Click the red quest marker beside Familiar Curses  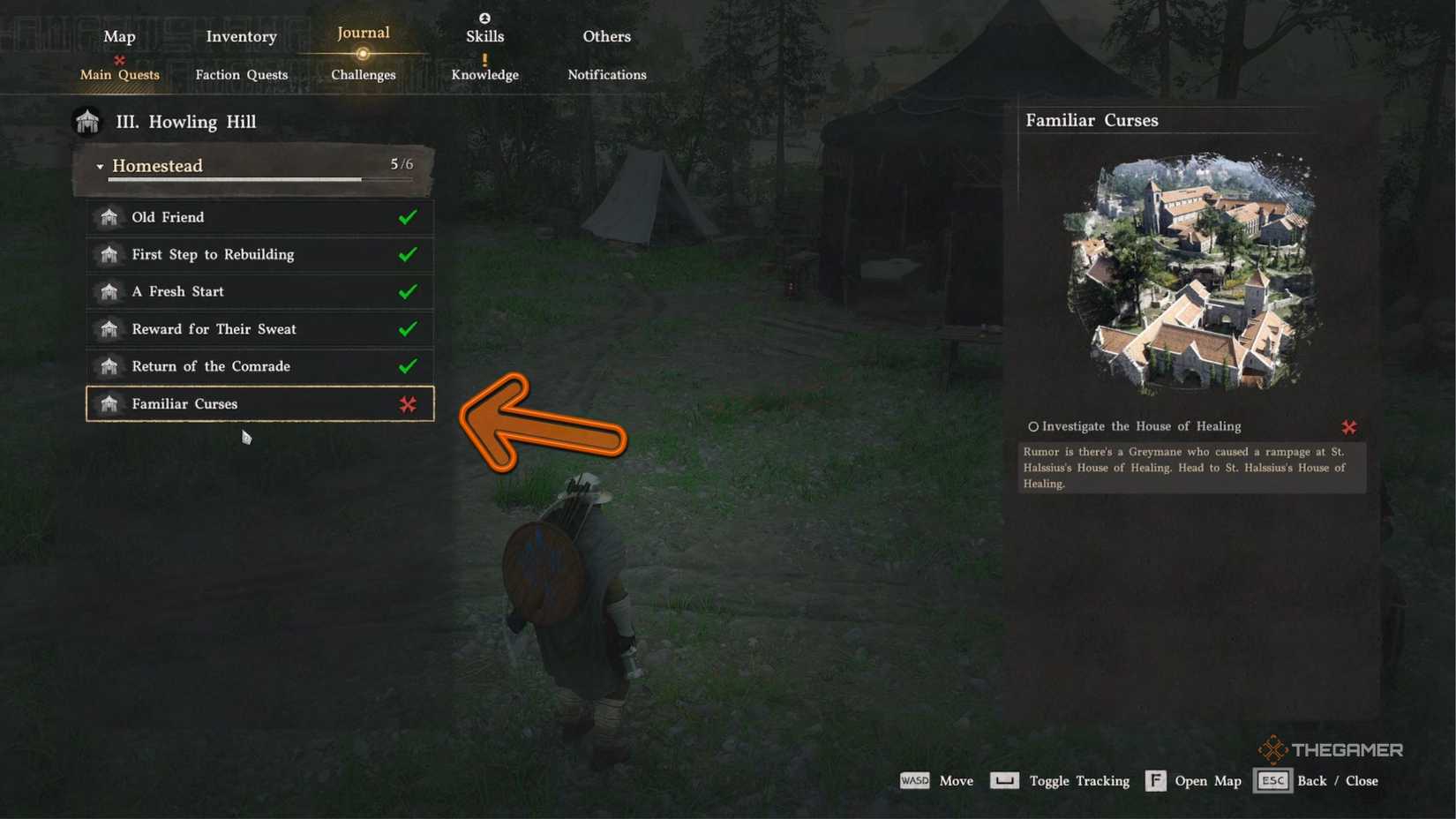pyautogui.click(x=407, y=404)
